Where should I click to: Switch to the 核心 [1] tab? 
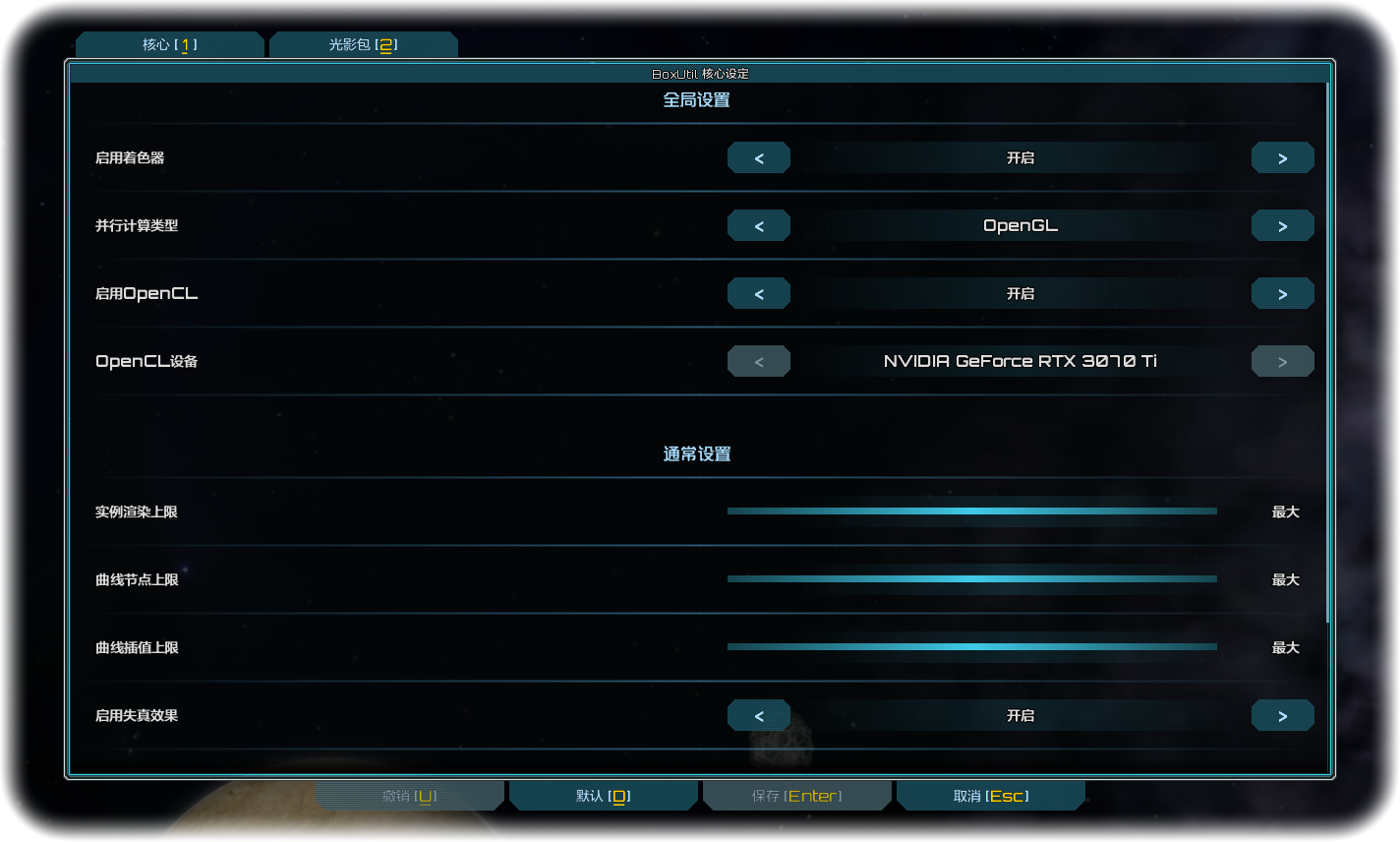169,43
